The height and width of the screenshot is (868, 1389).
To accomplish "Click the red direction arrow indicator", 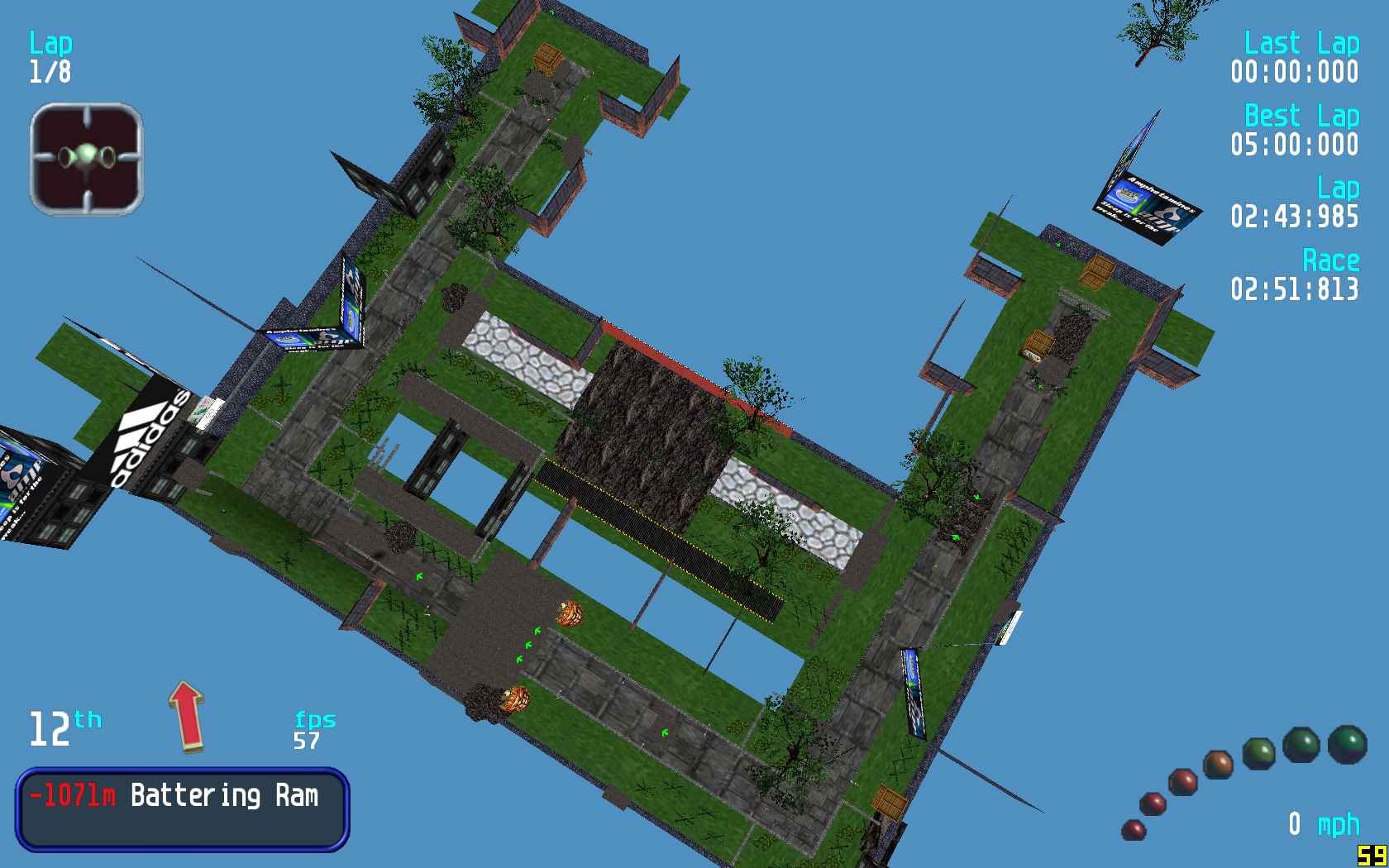I will click(x=188, y=716).
